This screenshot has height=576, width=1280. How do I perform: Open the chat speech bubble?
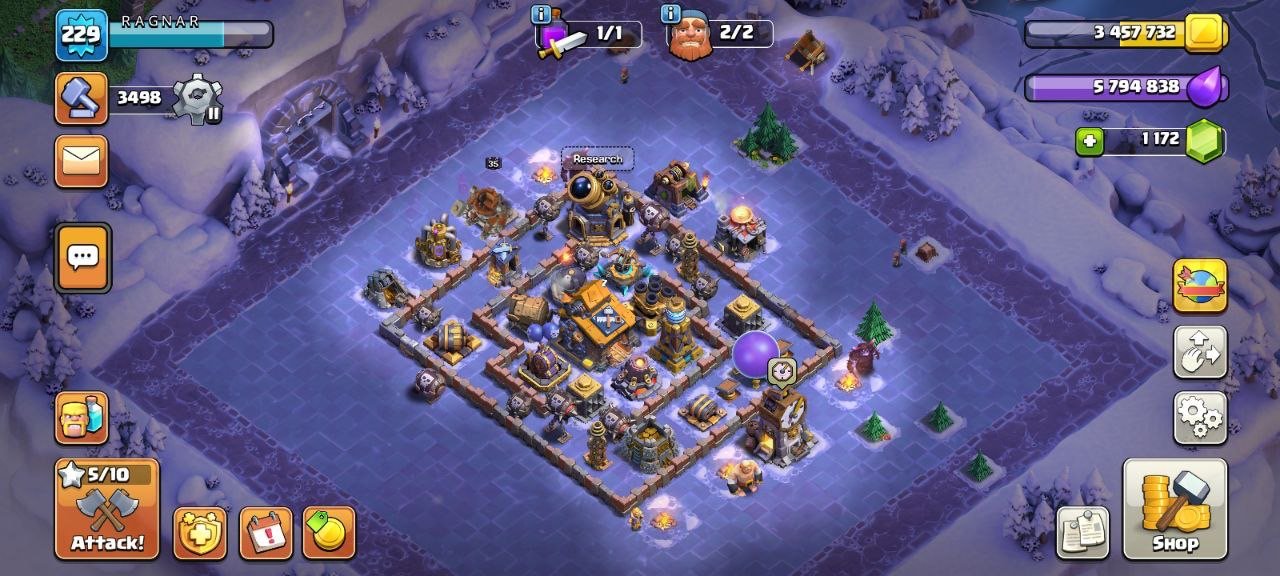pos(81,257)
